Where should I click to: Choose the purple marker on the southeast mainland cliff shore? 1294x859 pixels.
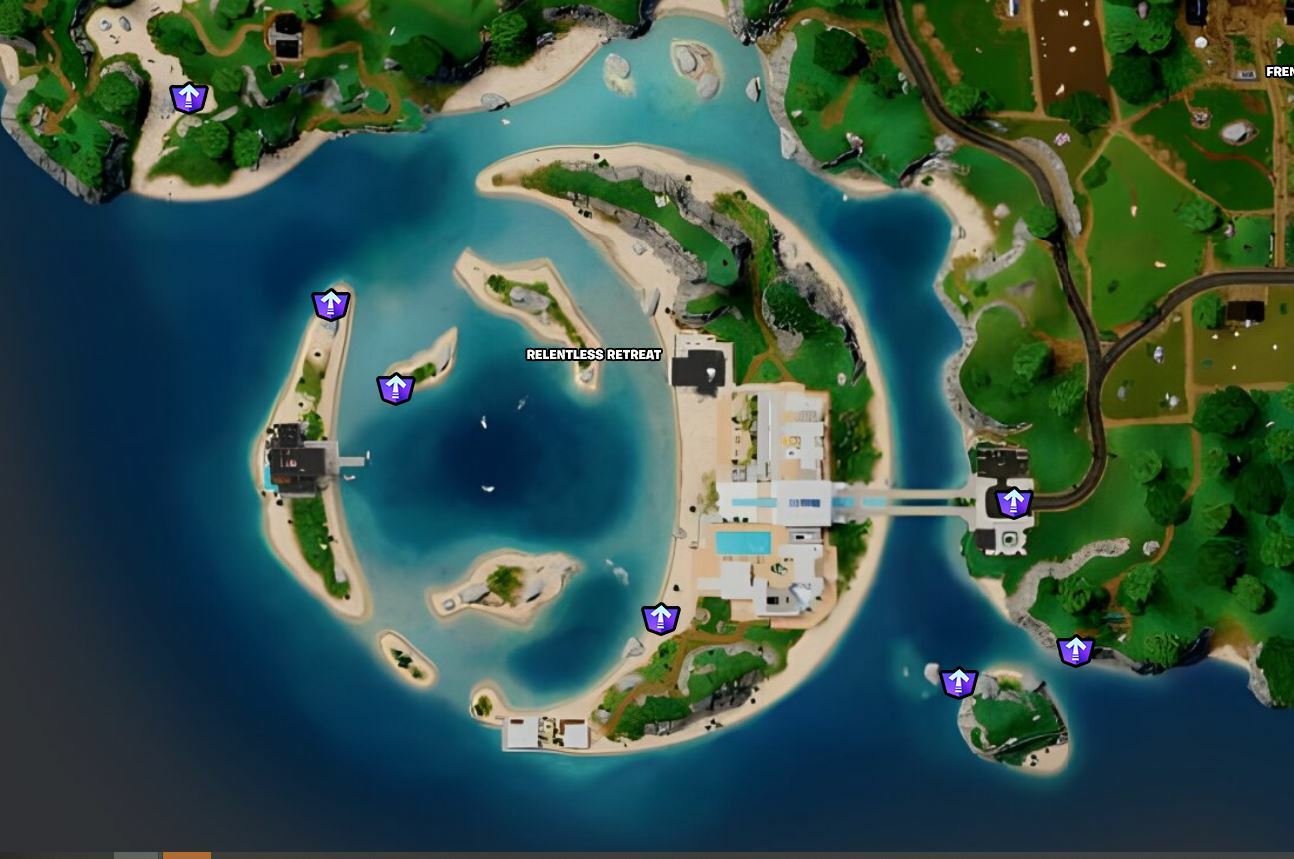point(1075,651)
